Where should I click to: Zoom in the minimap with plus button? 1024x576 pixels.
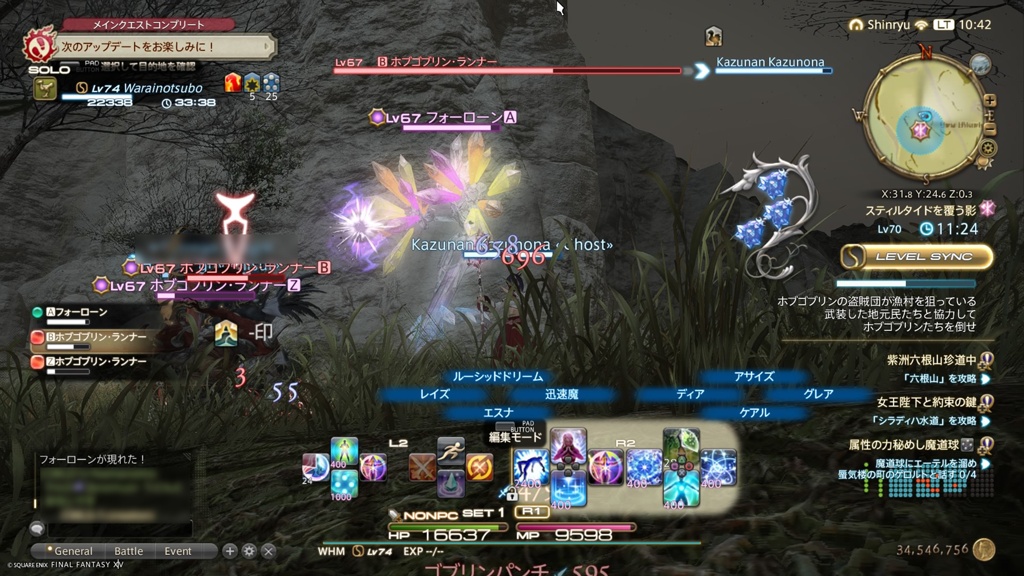pos(990,100)
